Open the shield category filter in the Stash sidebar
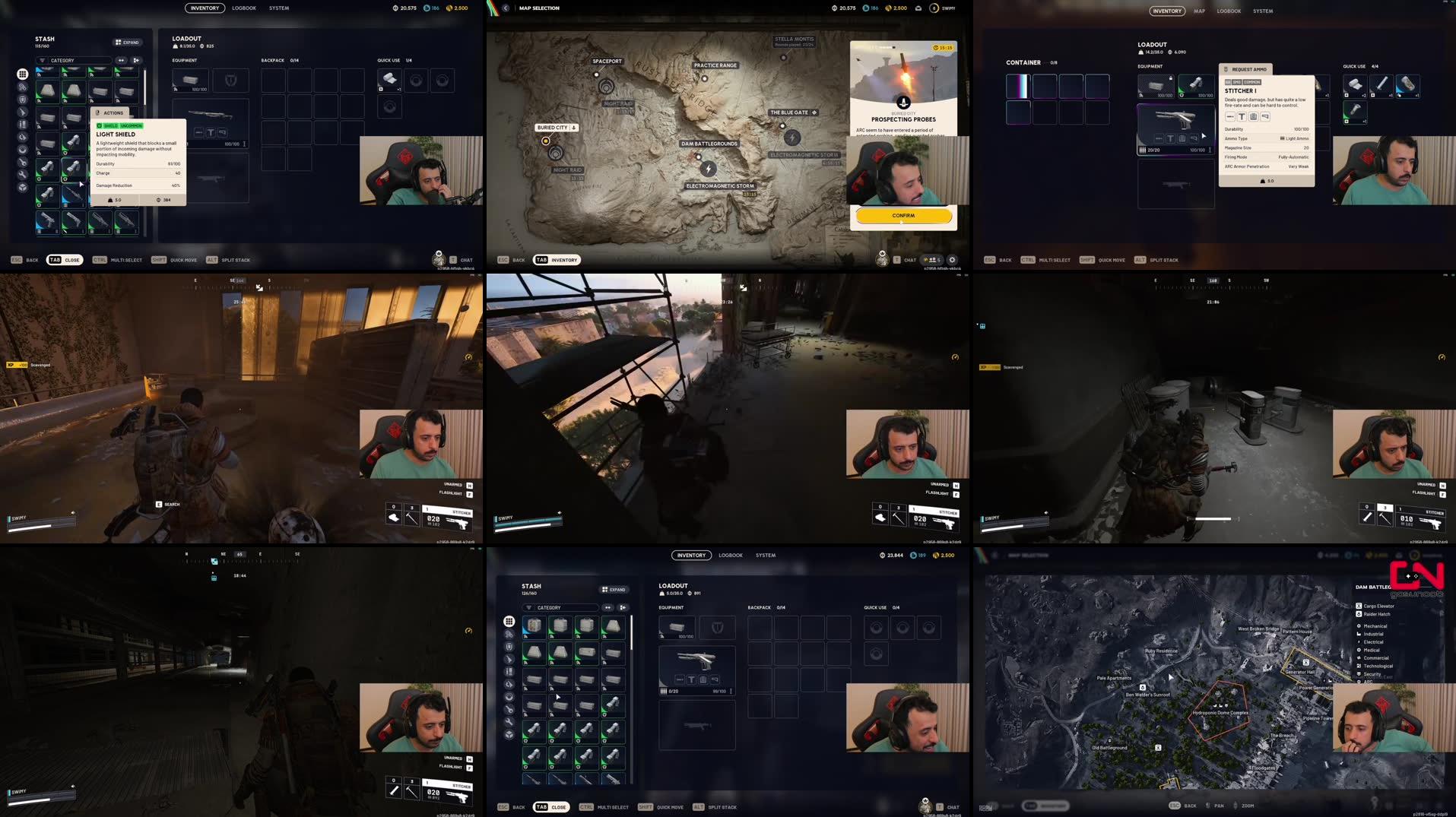Image resolution: width=1456 pixels, height=817 pixels. click(22, 100)
